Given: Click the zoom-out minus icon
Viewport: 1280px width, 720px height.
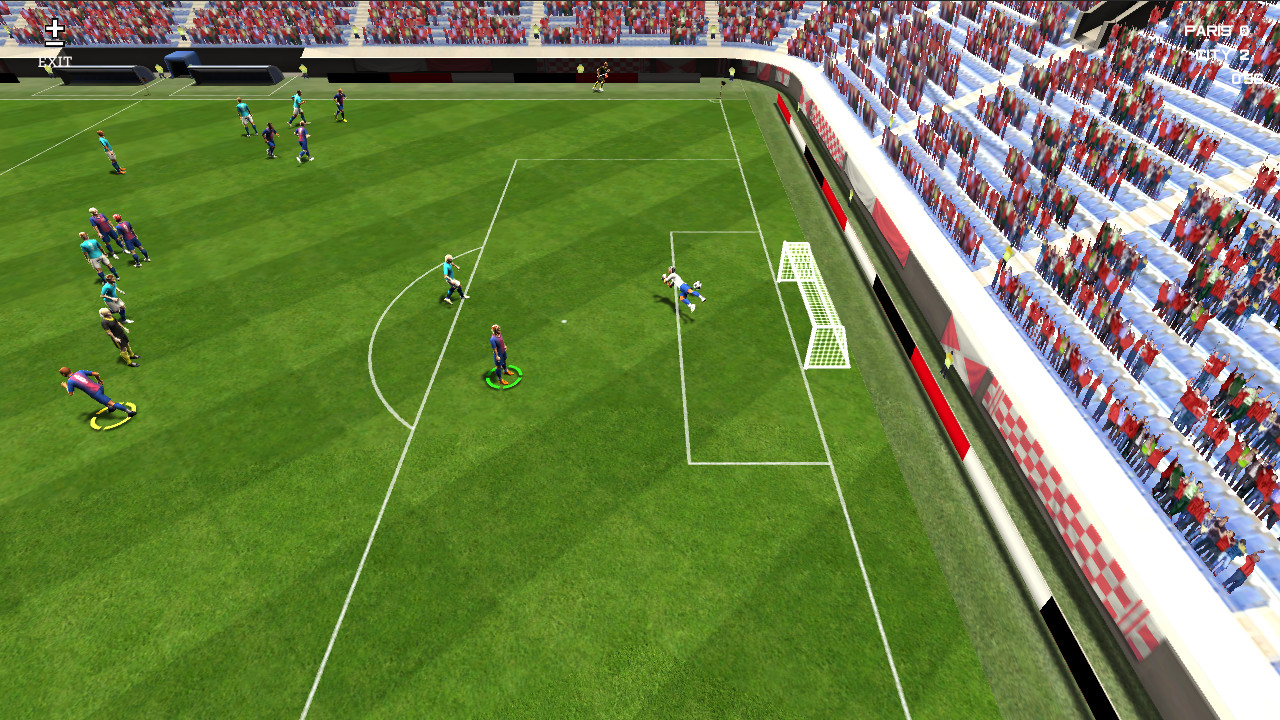Looking at the screenshot, I should tap(55, 43).
